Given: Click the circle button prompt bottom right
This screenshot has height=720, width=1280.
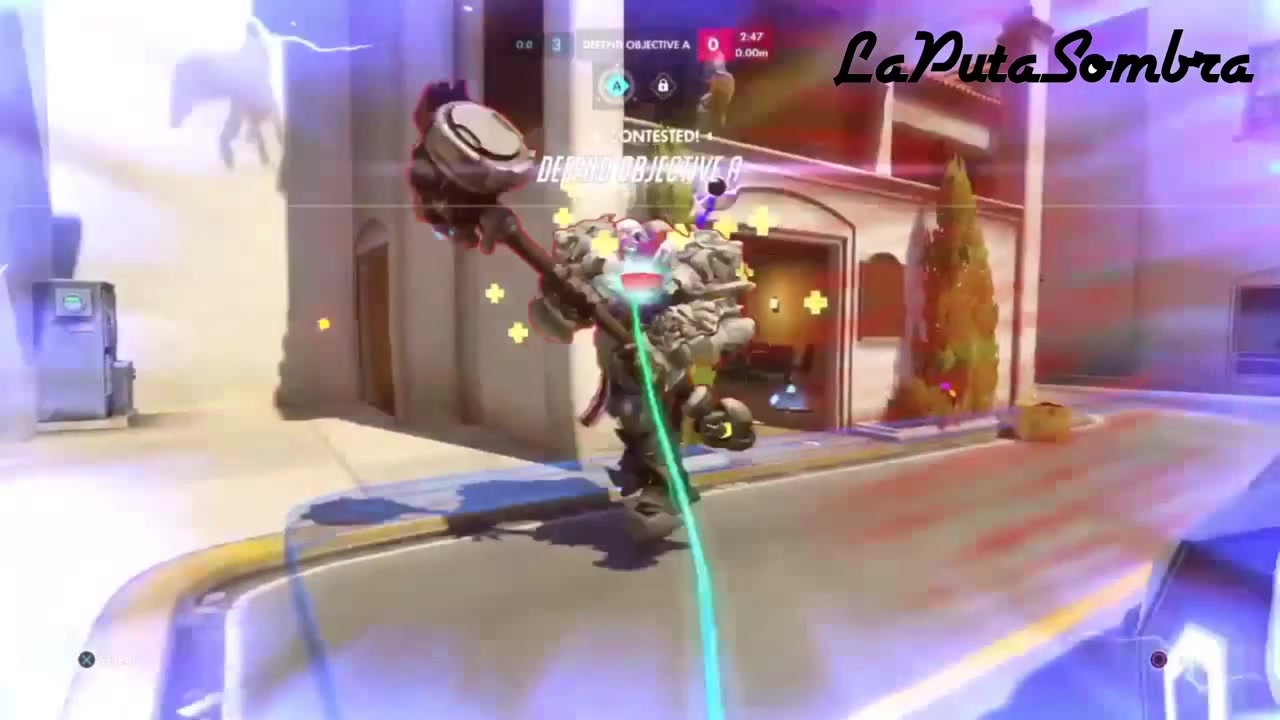Looking at the screenshot, I should pyautogui.click(x=1157, y=659).
